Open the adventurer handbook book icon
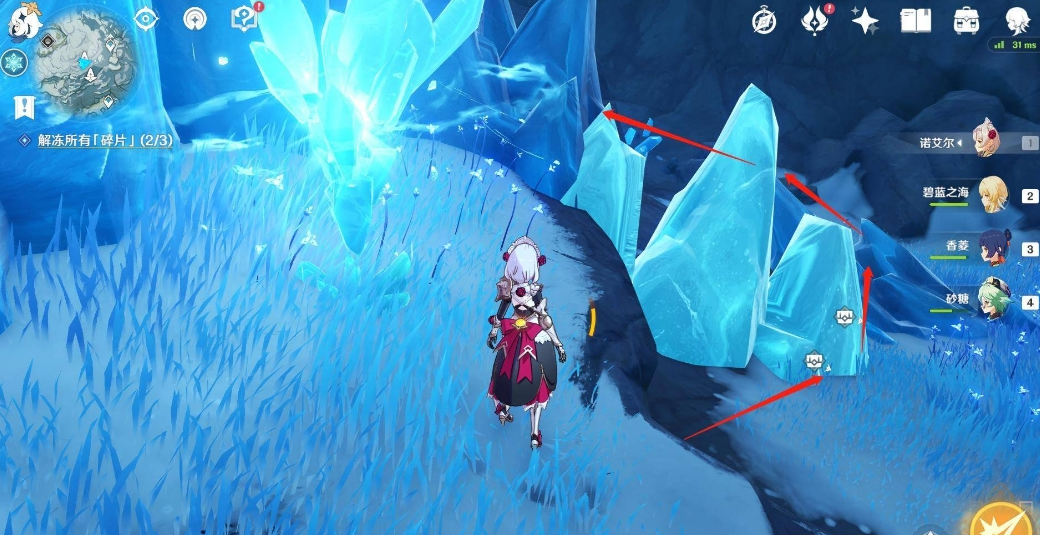Image resolution: width=1040 pixels, height=535 pixels. (915, 20)
